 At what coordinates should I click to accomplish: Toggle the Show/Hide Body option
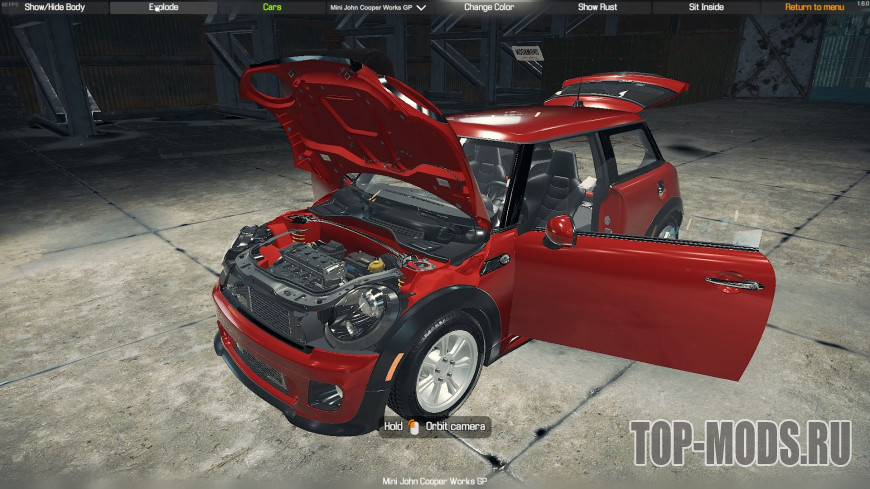[x=55, y=7]
